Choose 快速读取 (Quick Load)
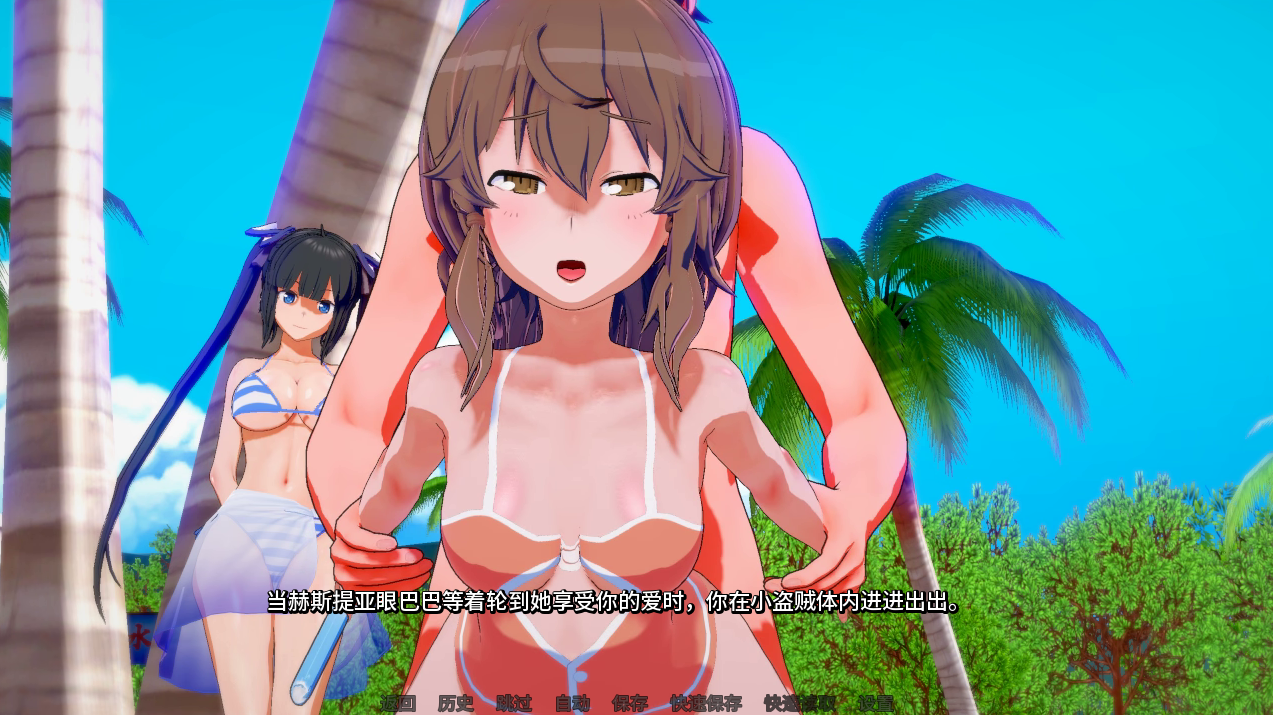The width and height of the screenshot is (1273, 715). (800, 703)
